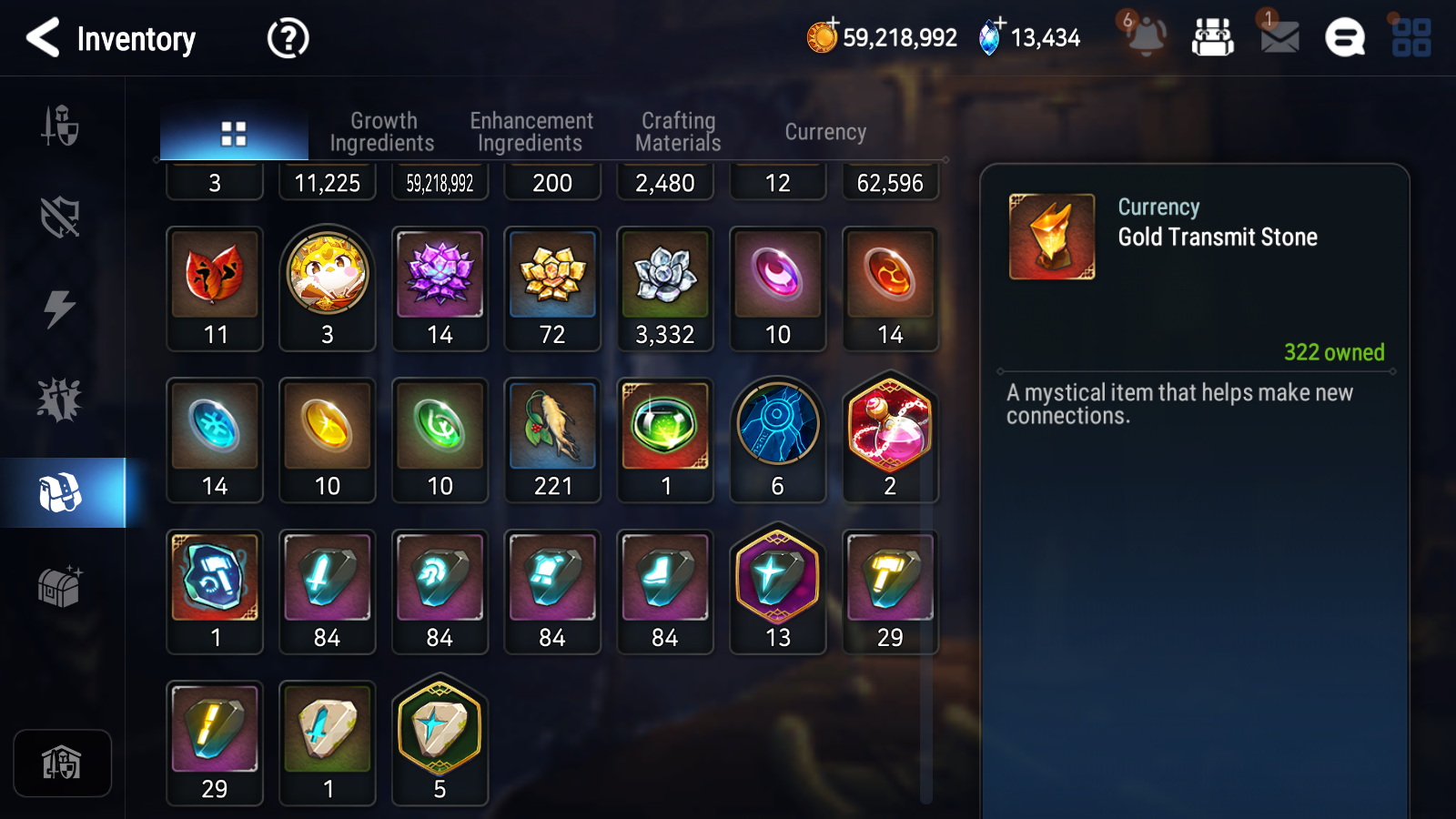Switch to the Currency tab
The width and height of the screenshot is (1456, 819).
pyautogui.click(x=824, y=131)
